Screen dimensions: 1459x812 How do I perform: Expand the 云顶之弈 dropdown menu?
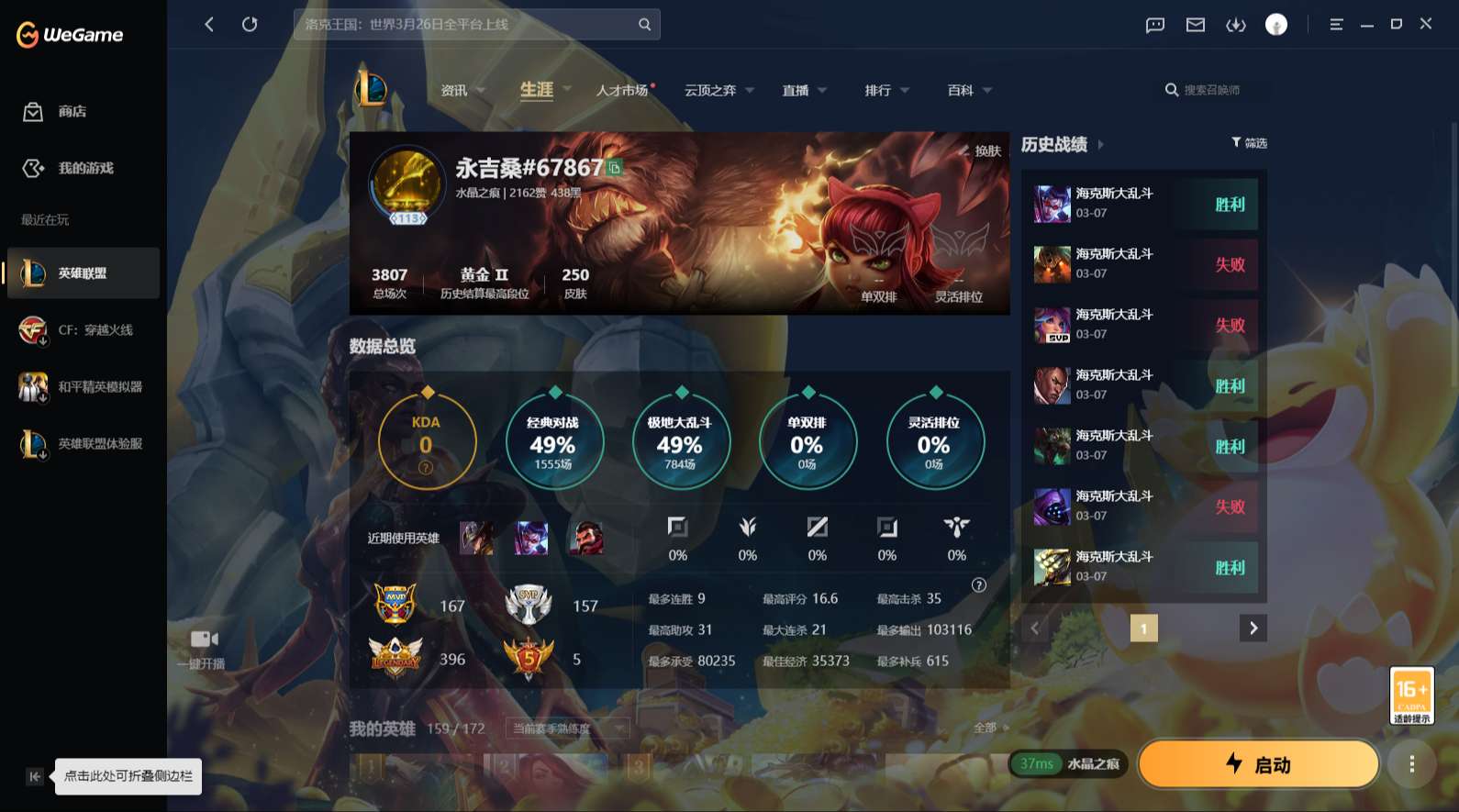coord(719,90)
